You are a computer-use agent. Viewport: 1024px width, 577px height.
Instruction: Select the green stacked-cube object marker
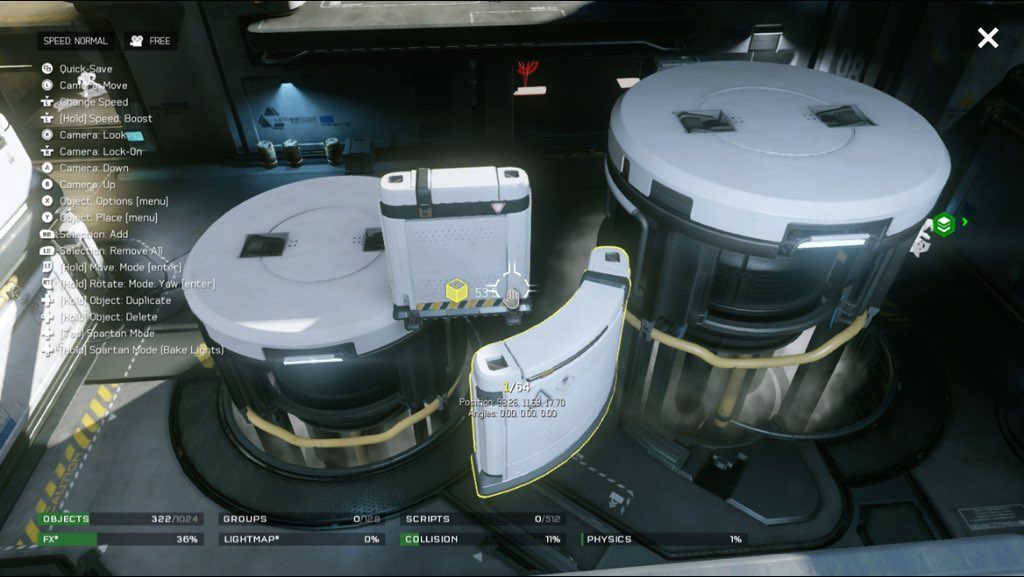[943, 224]
